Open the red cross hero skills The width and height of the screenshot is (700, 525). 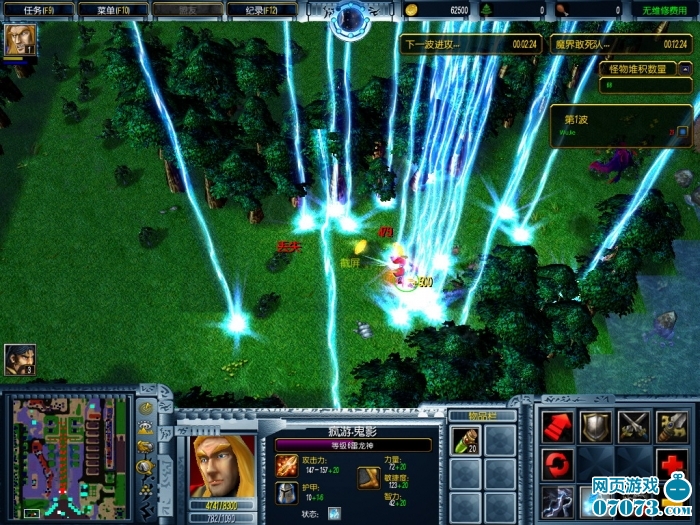pyautogui.click(x=670, y=465)
